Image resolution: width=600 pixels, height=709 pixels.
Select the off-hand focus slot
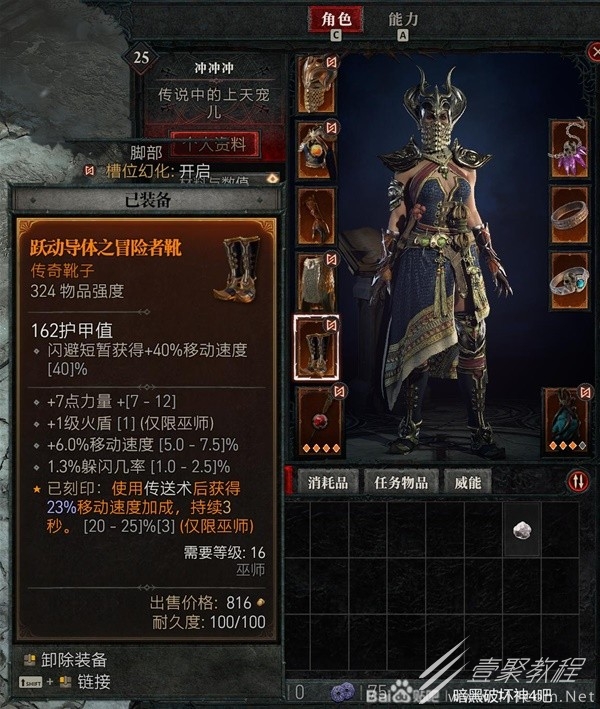(x=568, y=415)
